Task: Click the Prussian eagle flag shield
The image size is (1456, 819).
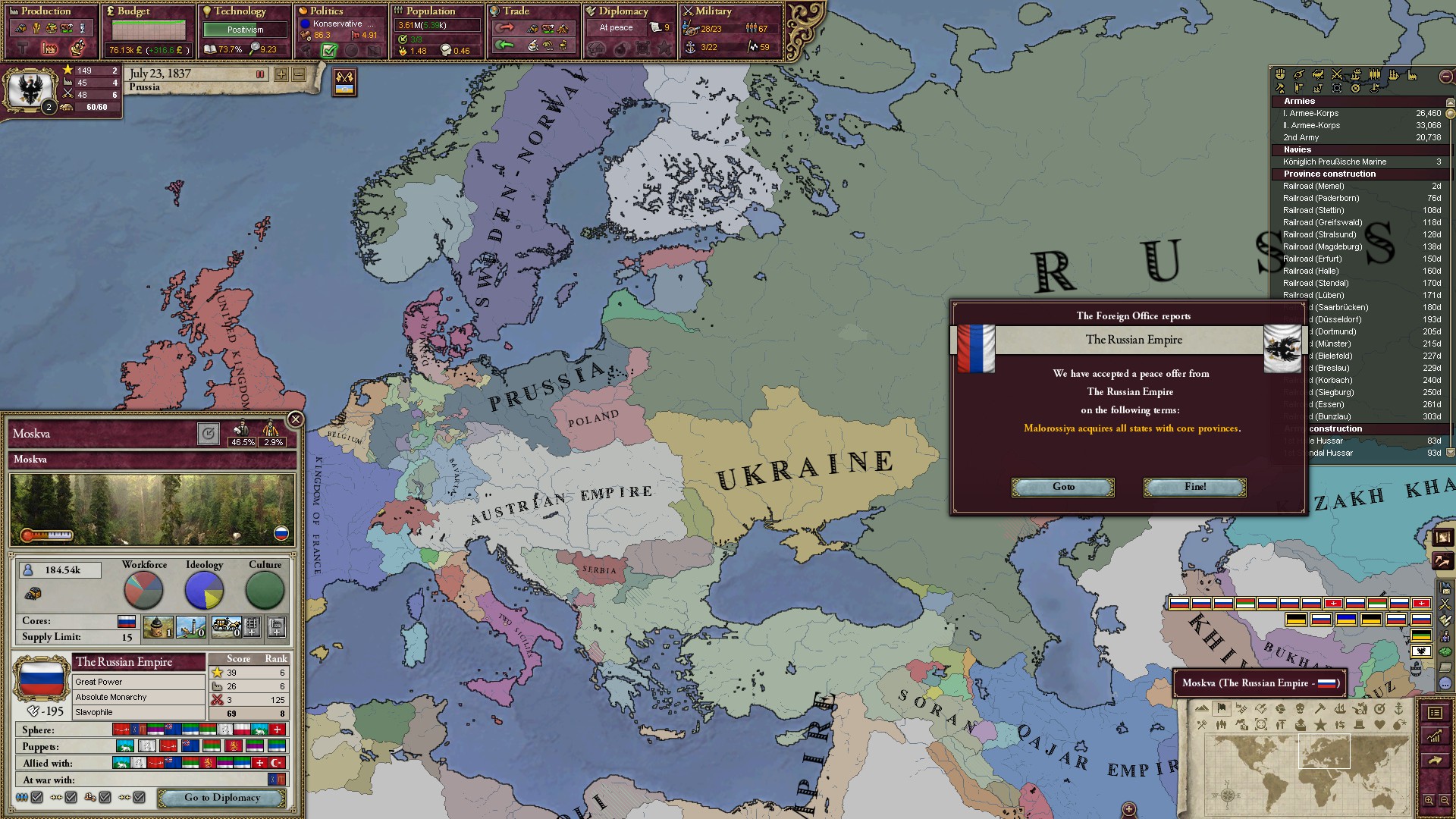Action: [30, 89]
